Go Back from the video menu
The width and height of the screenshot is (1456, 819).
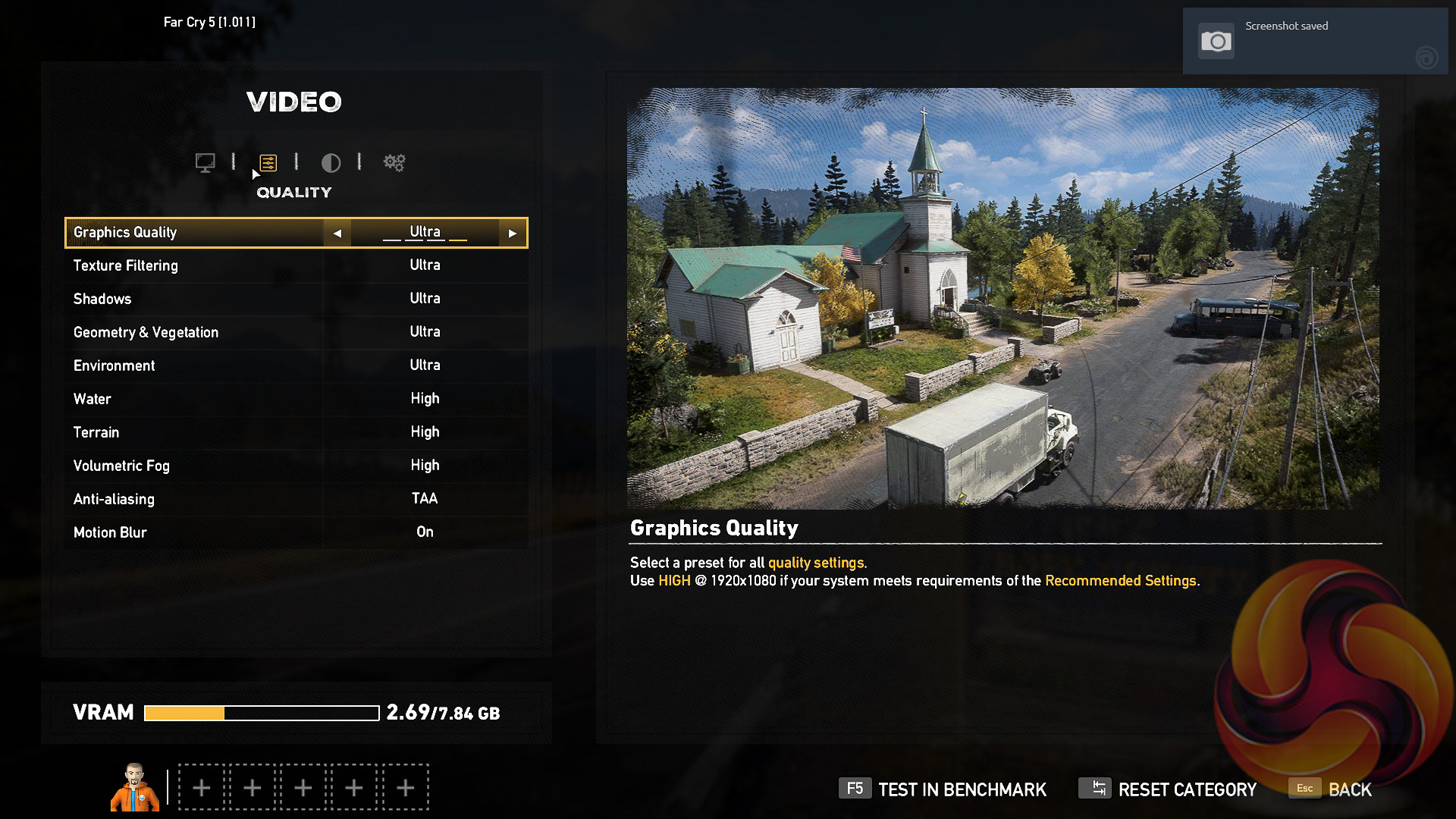click(x=1331, y=789)
